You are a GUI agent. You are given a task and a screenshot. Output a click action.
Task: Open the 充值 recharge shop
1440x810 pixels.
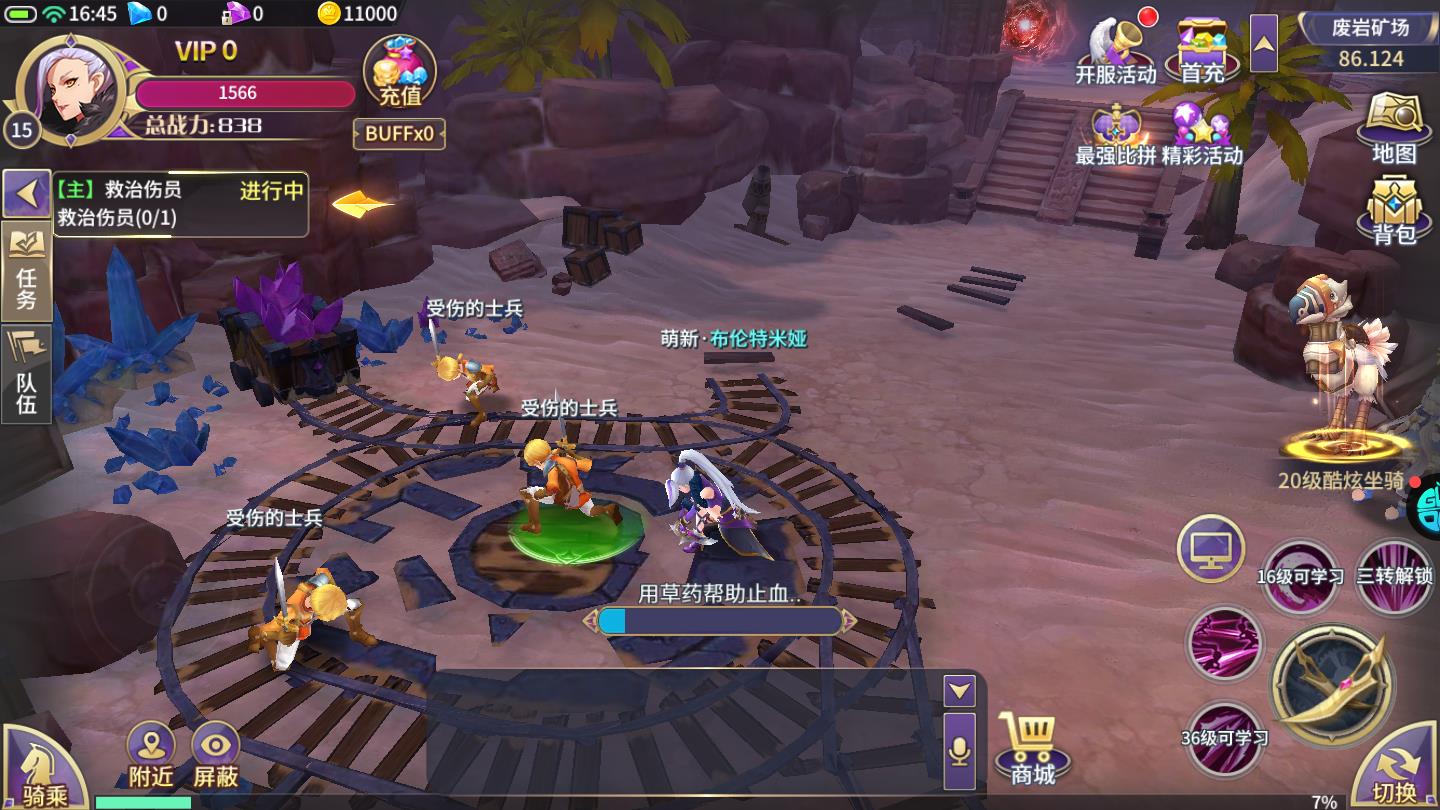(399, 73)
